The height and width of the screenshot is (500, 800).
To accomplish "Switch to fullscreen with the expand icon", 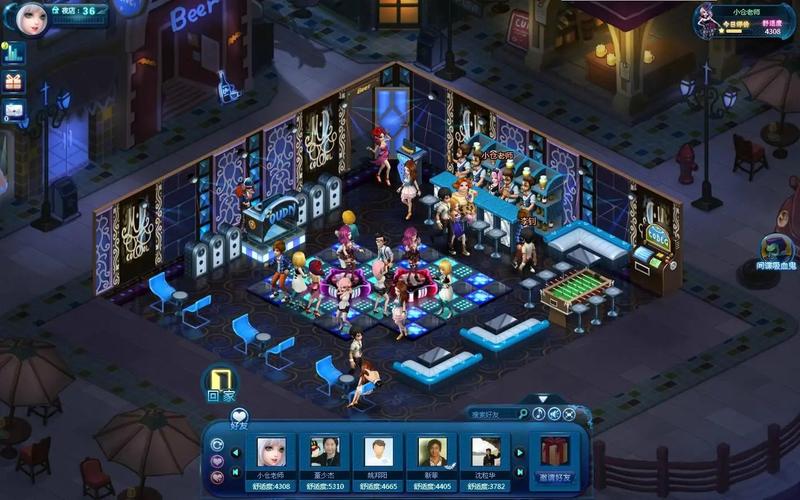I will click(569, 414).
